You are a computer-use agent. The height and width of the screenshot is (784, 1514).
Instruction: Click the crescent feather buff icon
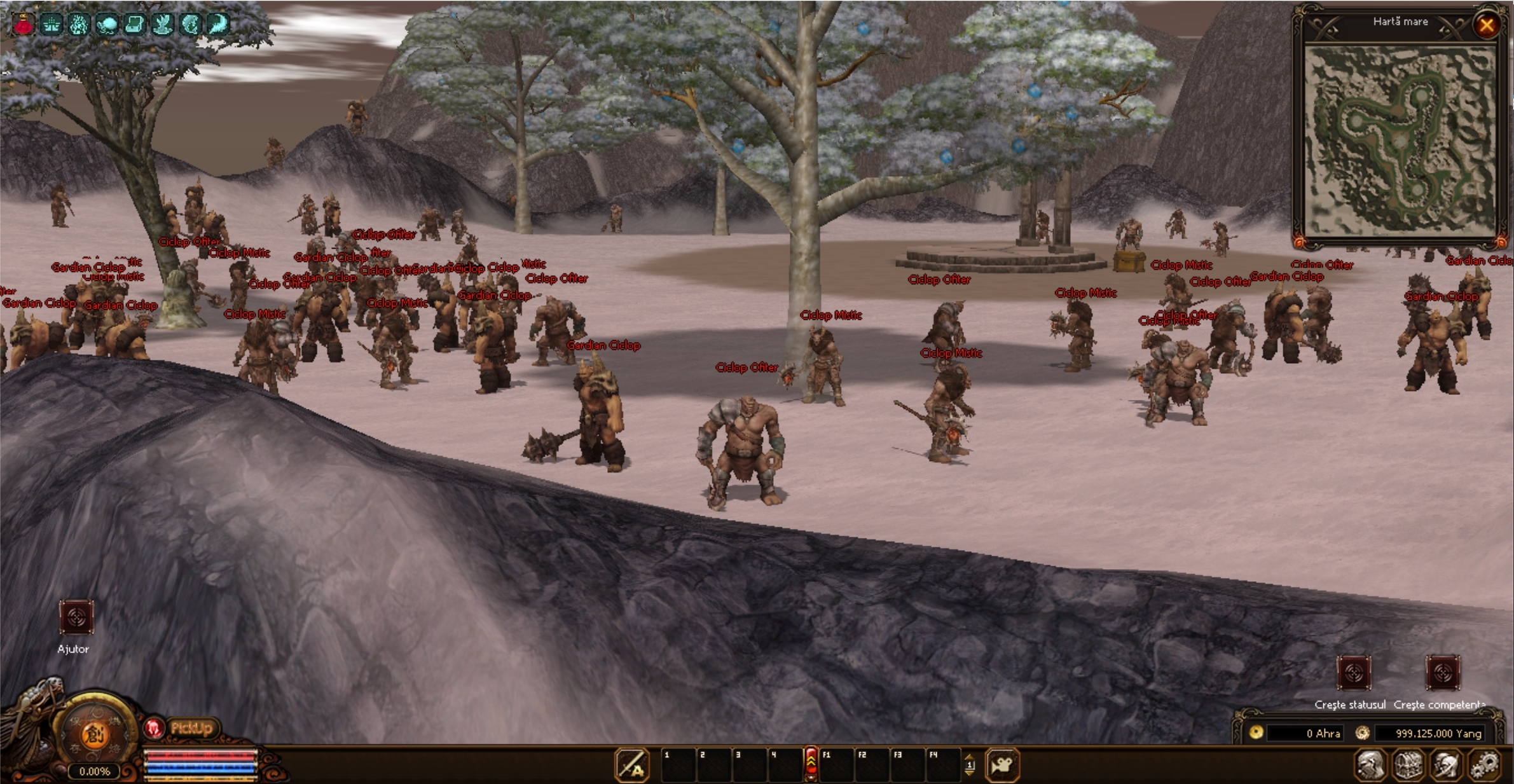(217, 24)
